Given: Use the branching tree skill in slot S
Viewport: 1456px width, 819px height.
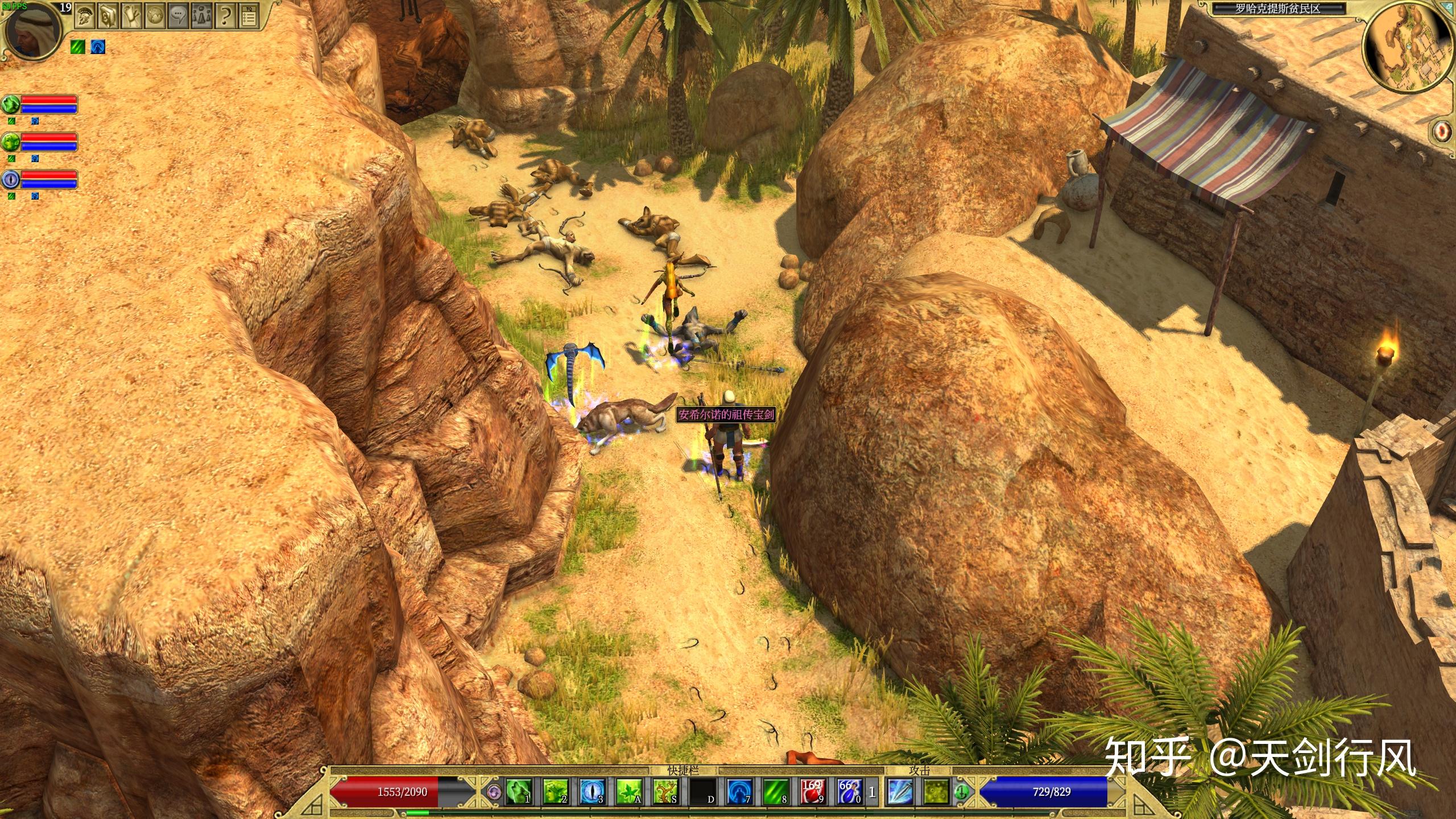Looking at the screenshot, I should click(x=665, y=792).
